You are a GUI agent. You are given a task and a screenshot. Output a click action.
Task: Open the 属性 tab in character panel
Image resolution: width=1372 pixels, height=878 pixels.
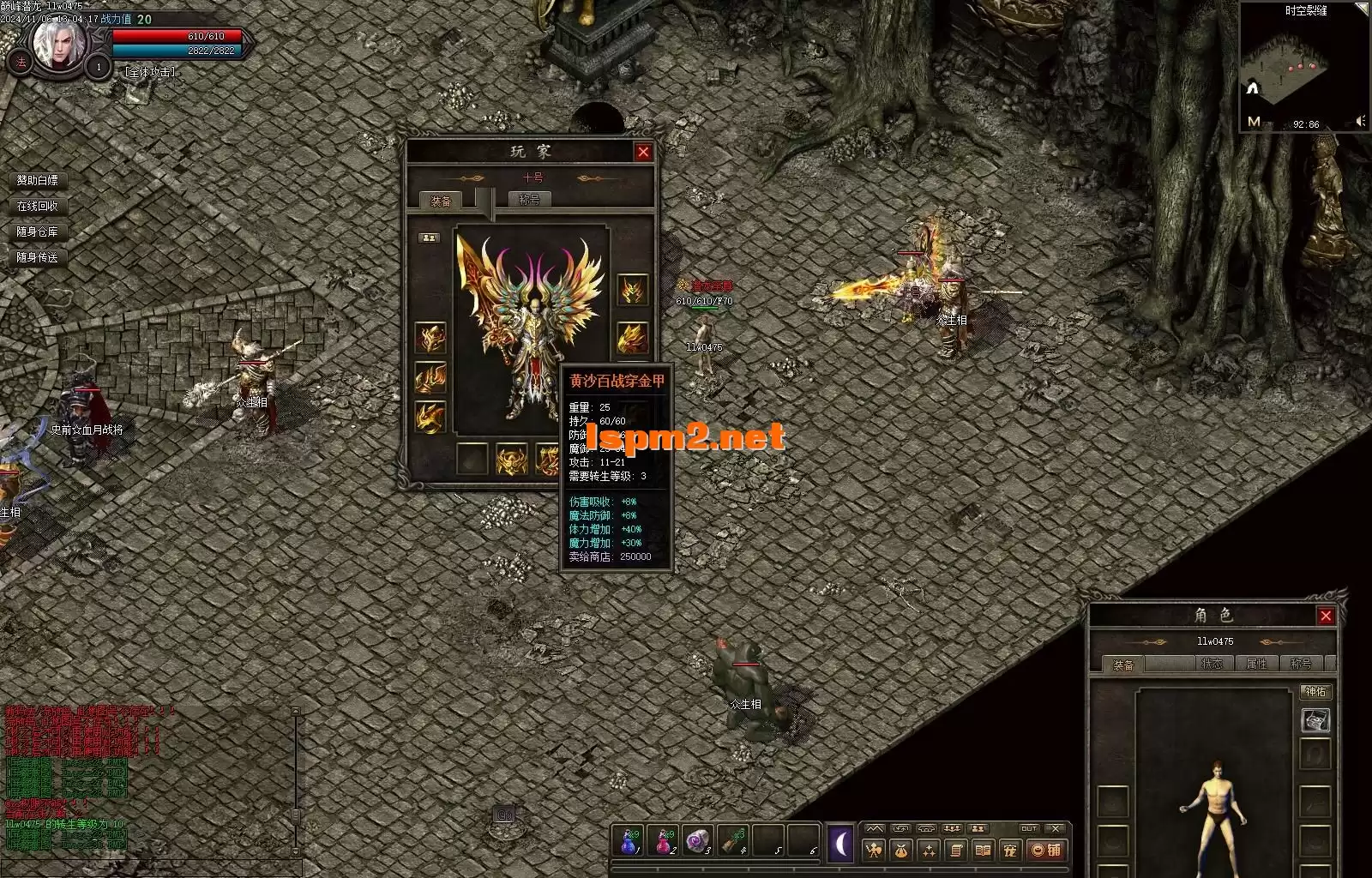click(1256, 664)
